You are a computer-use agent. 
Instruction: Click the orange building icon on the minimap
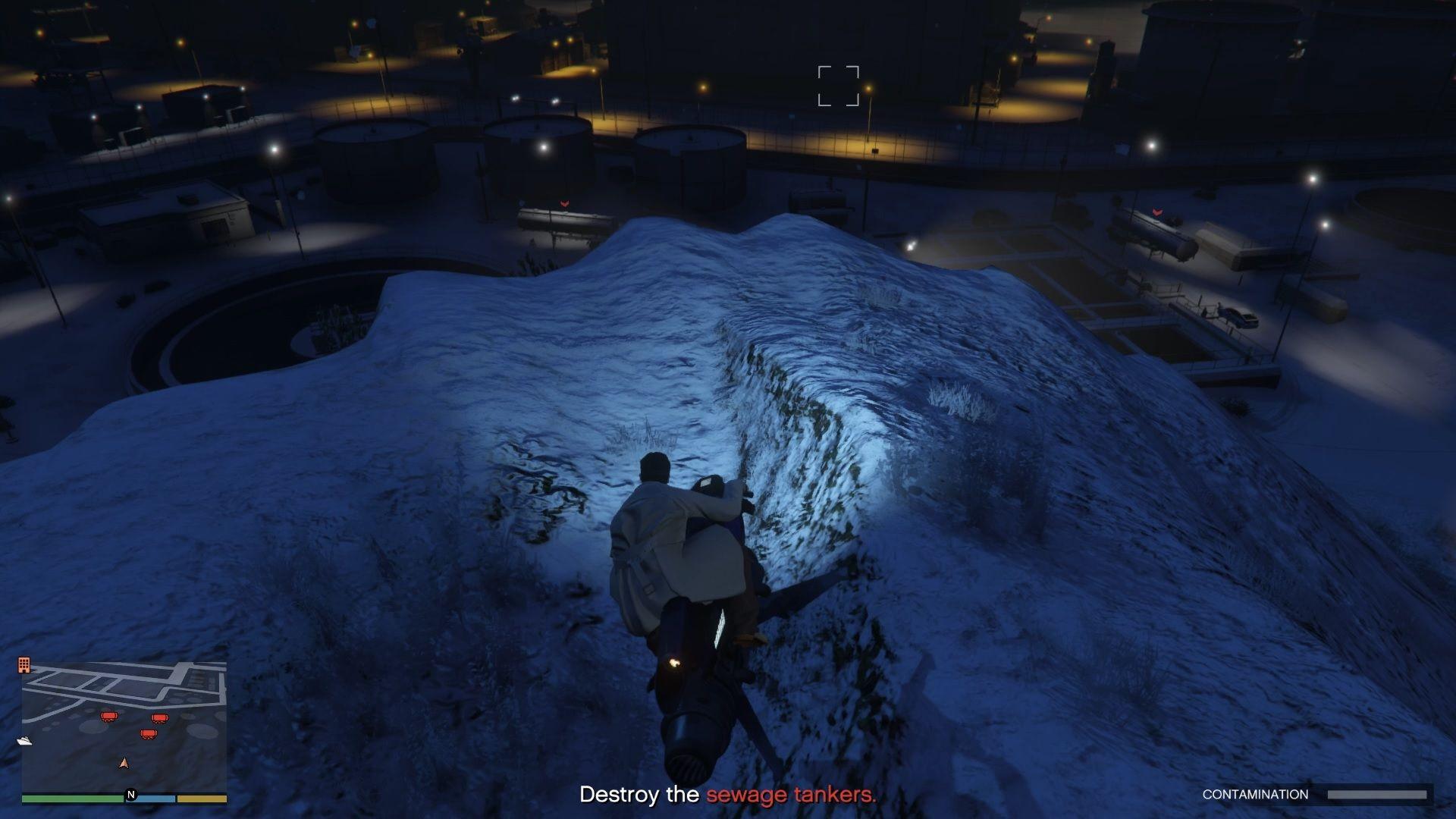(x=24, y=664)
